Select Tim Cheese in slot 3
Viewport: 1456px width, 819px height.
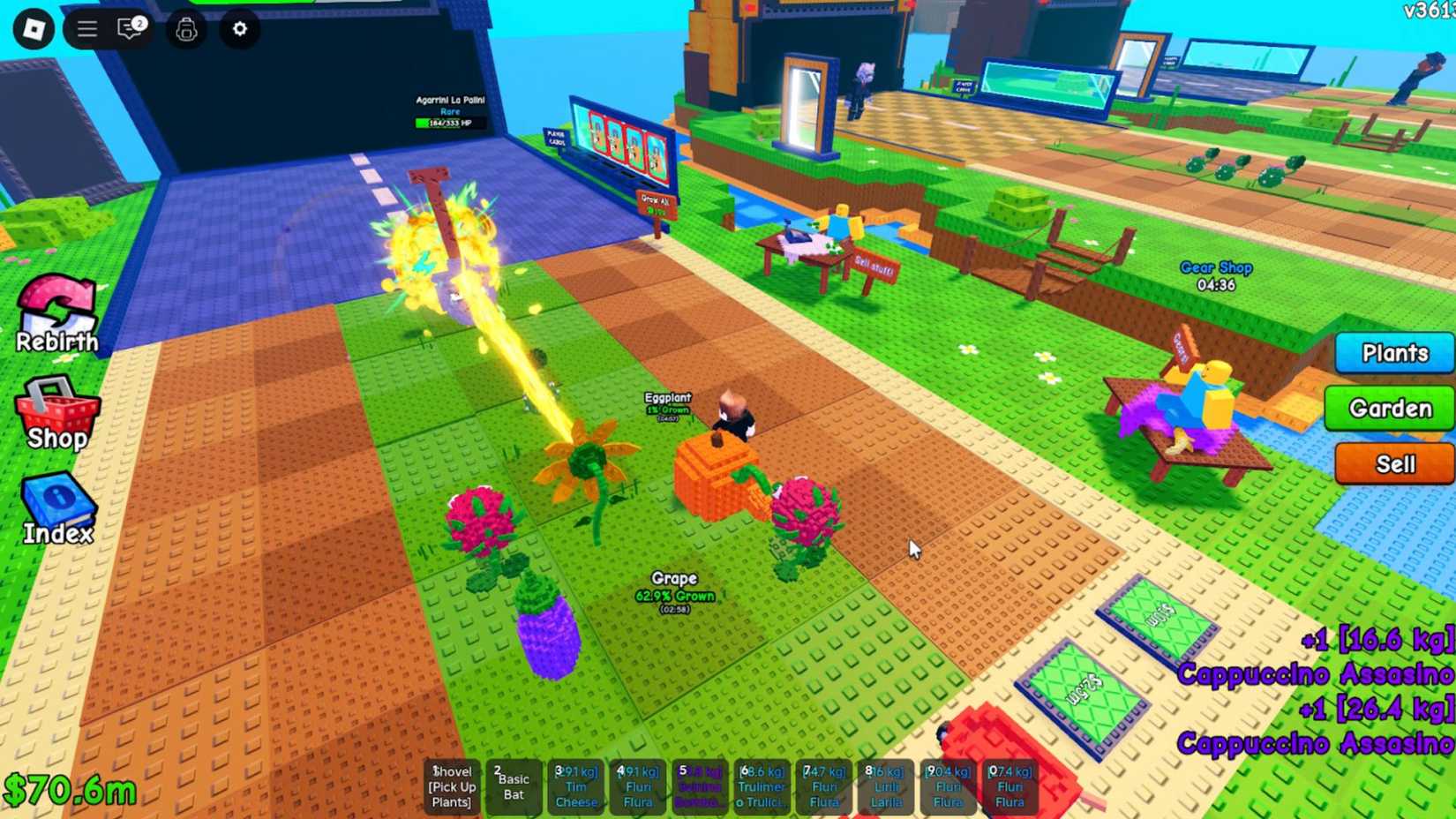coord(576,785)
